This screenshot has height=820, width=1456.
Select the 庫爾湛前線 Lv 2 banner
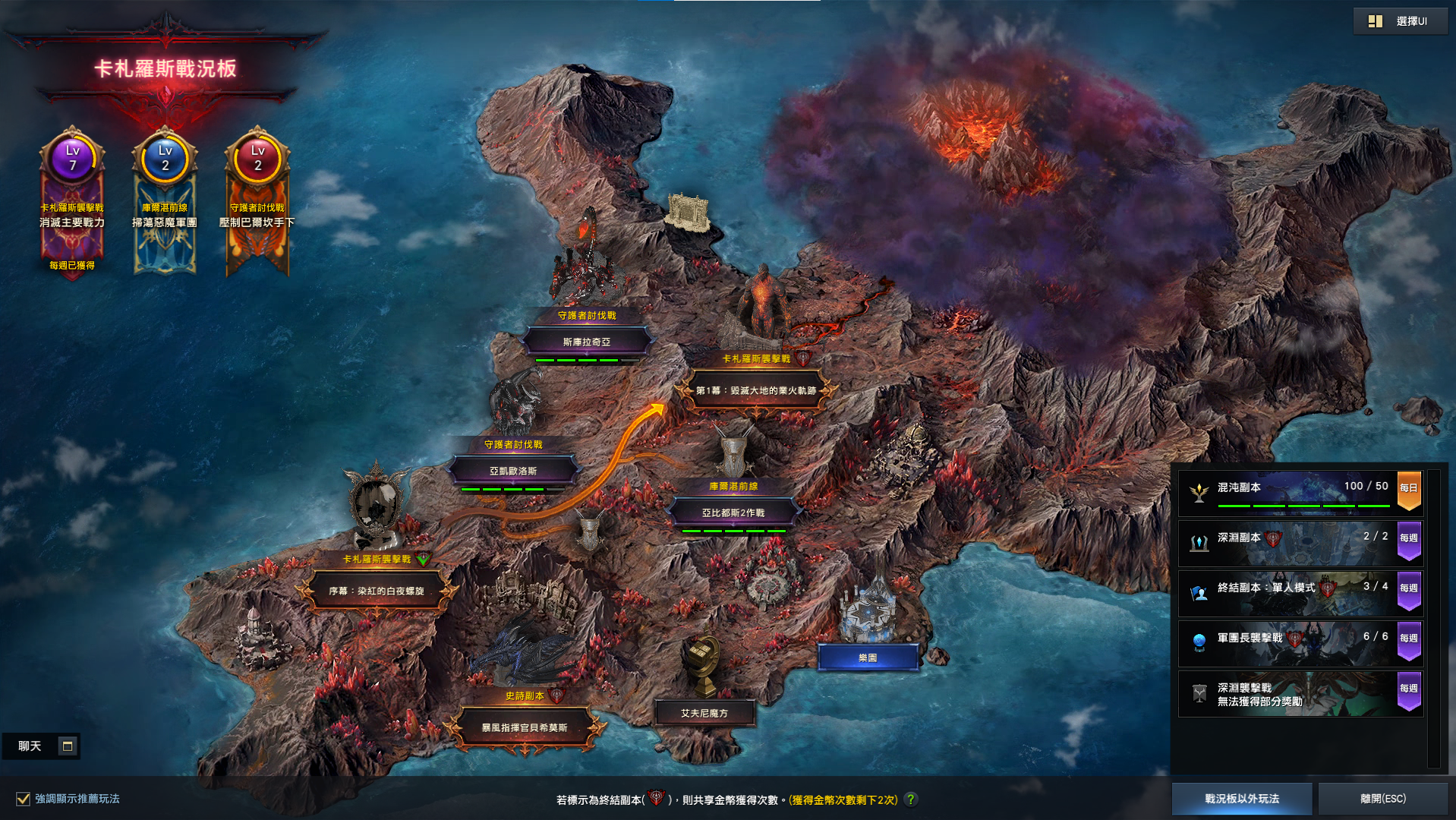[165, 201]
